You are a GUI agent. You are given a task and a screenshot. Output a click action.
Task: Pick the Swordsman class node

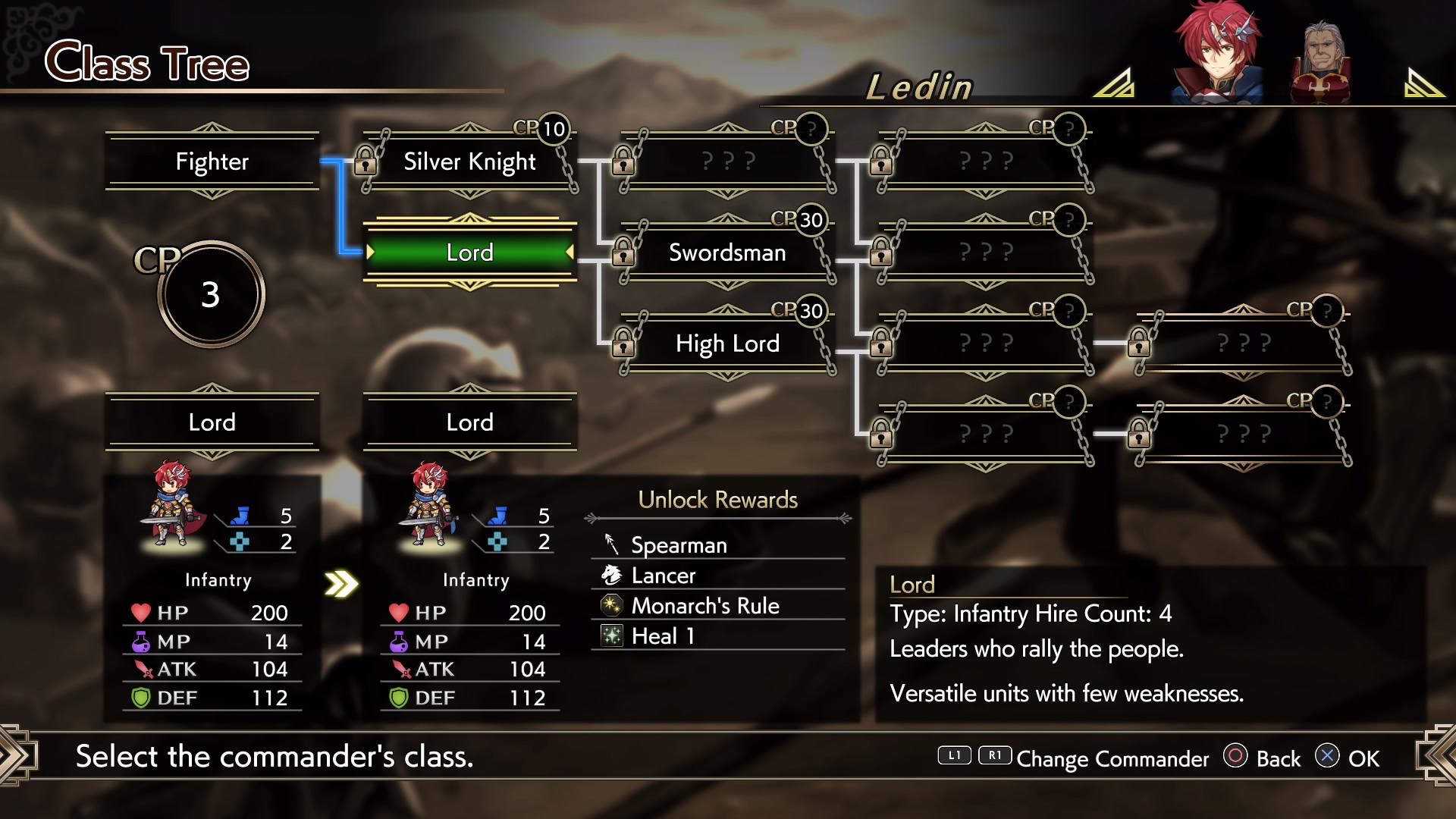[x=727, y=253]
